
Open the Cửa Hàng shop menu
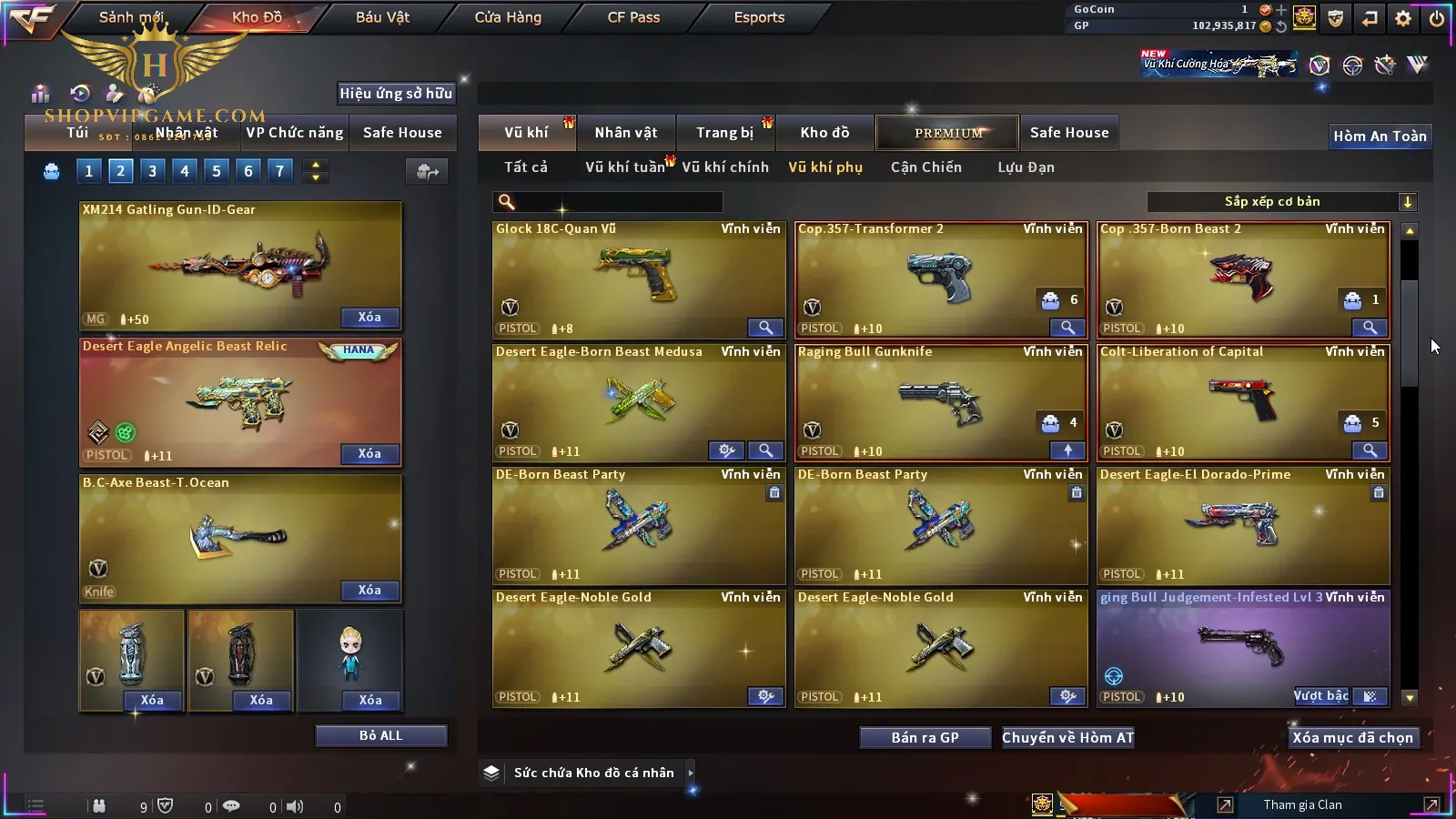tap(508, 17)
